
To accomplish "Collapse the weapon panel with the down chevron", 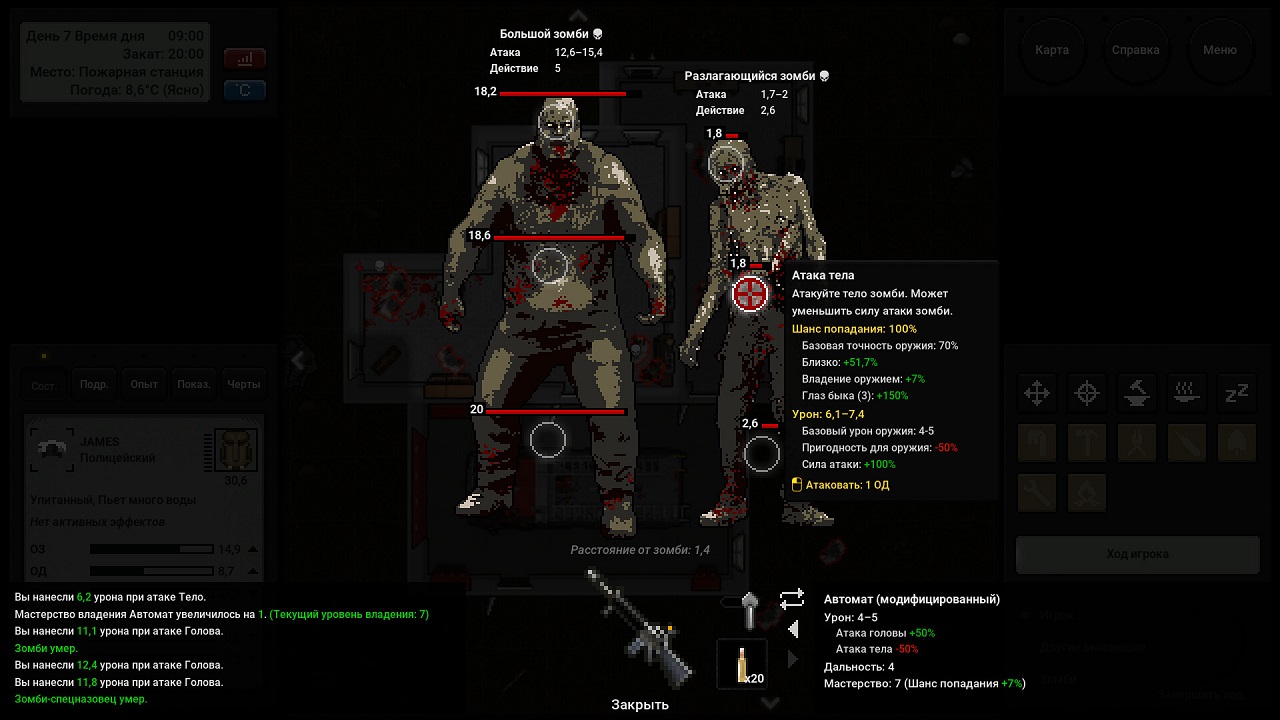I will pyautogui.click(x=769, y=702).
